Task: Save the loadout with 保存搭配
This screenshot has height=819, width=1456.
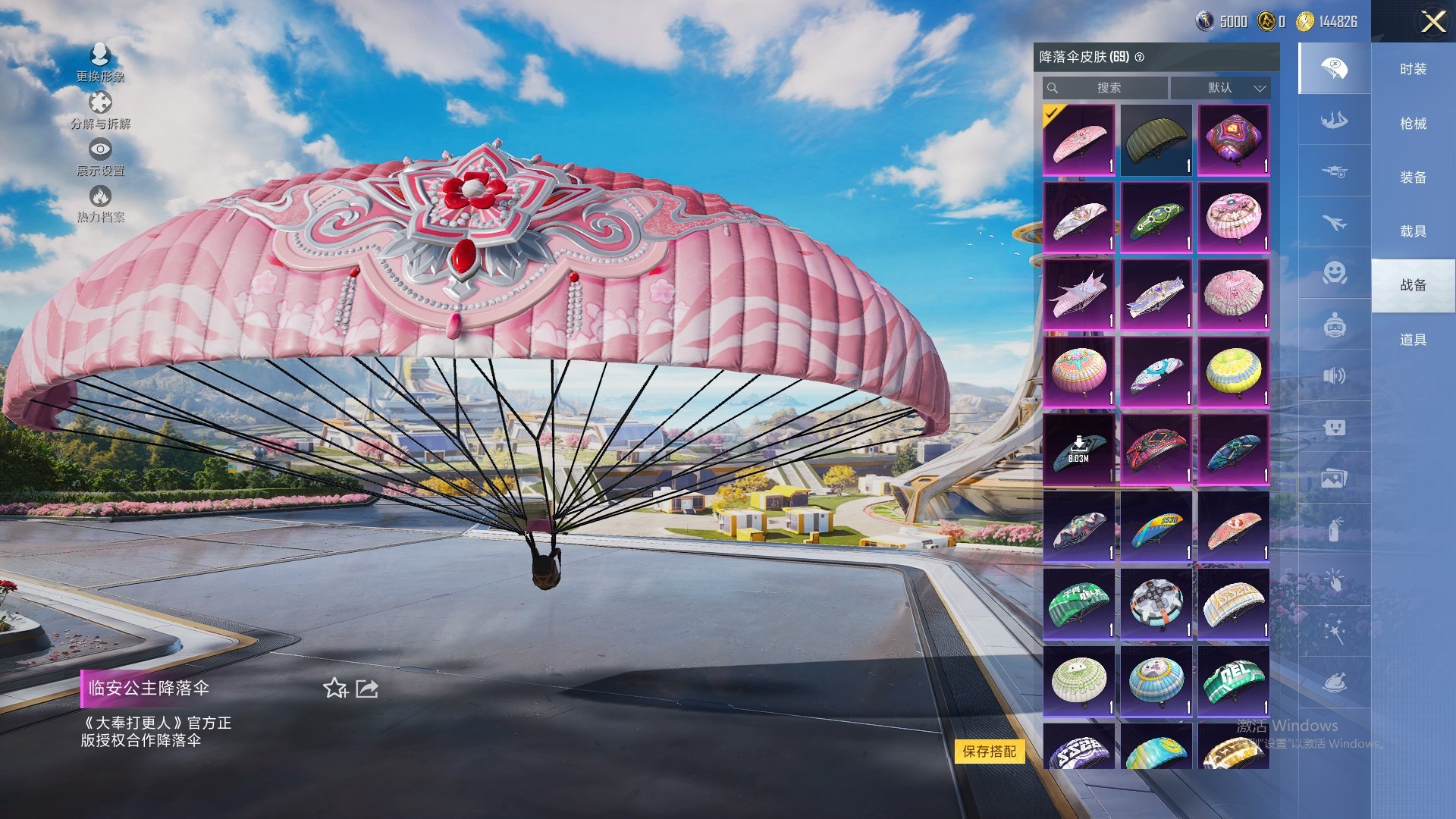Action: coord(989,752)
